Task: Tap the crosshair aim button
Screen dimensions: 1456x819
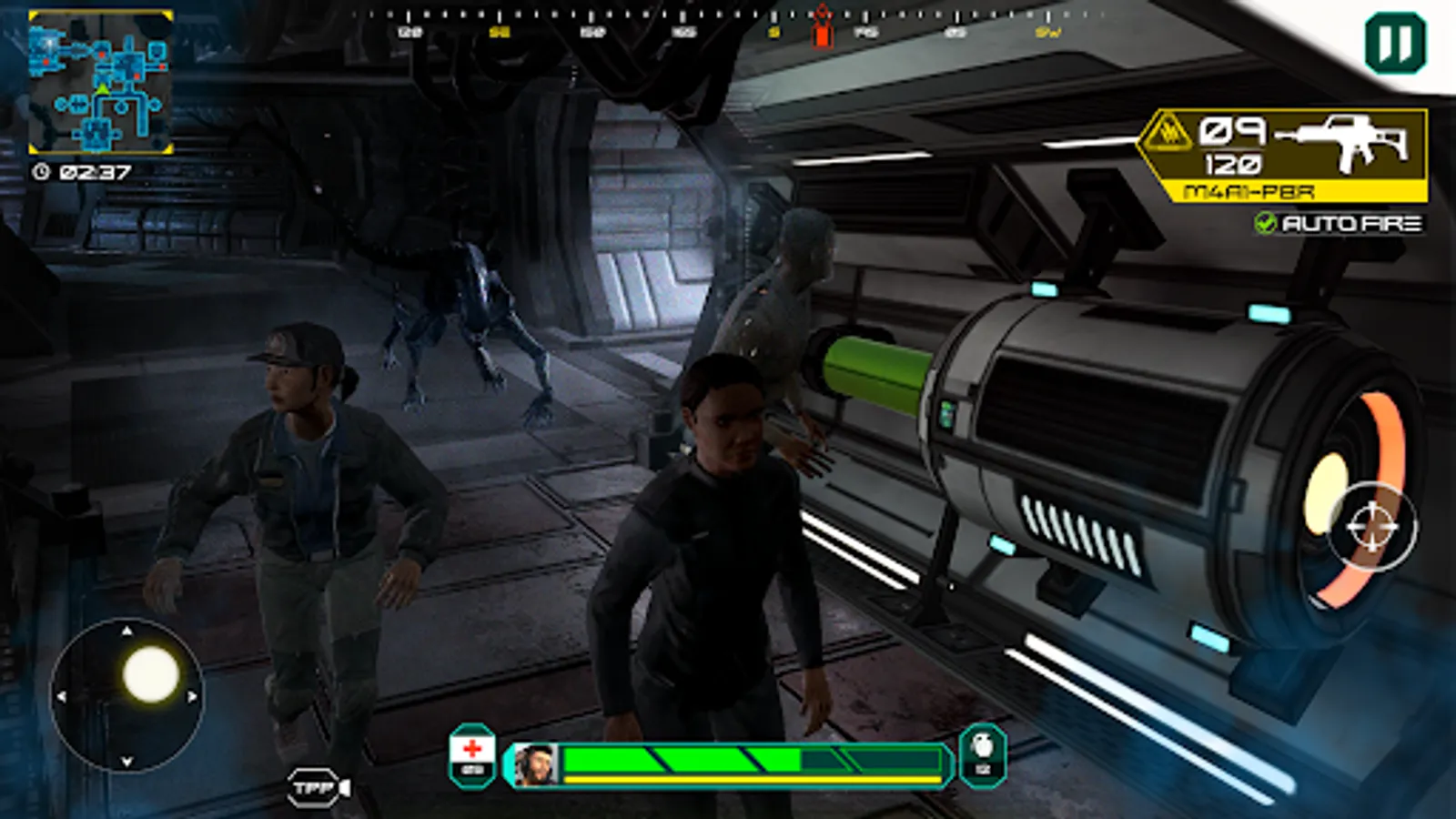Action: point(1372,527)
